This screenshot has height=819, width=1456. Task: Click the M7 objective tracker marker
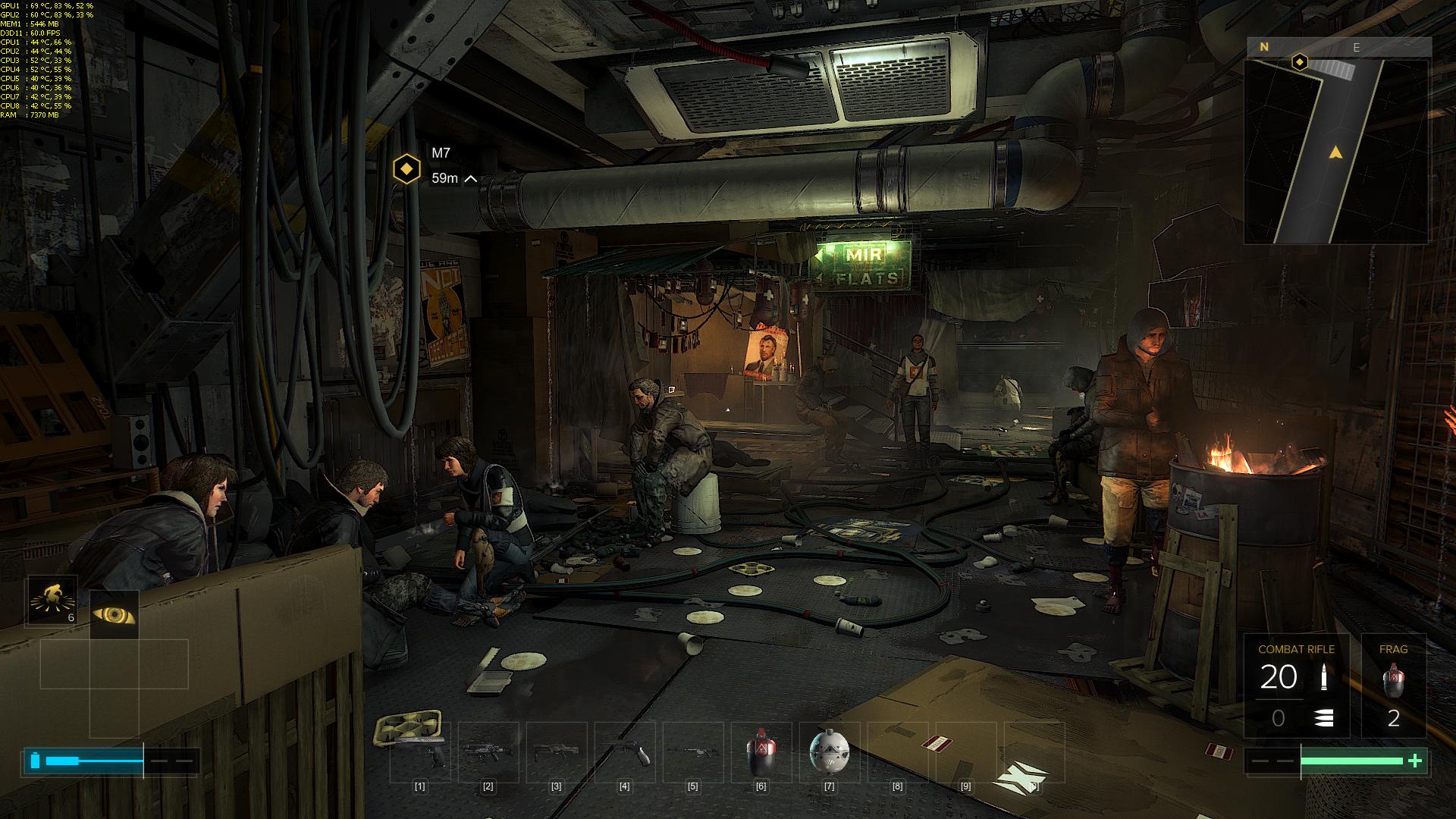[407, 169]
